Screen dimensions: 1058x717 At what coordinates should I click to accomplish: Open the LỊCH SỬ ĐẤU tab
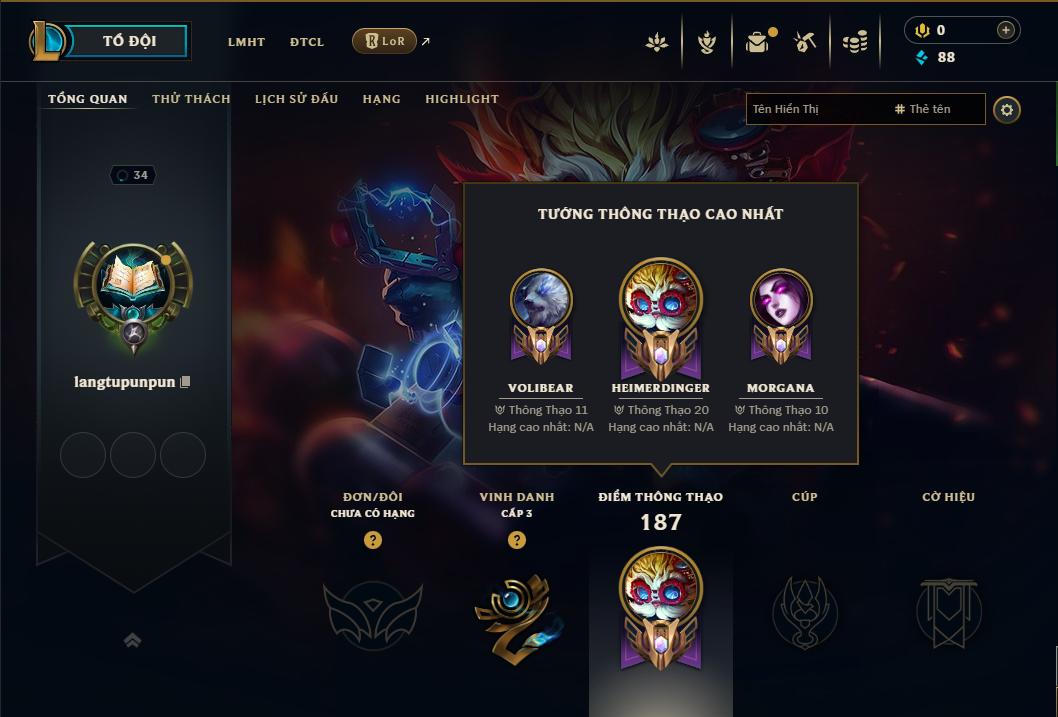296,99
